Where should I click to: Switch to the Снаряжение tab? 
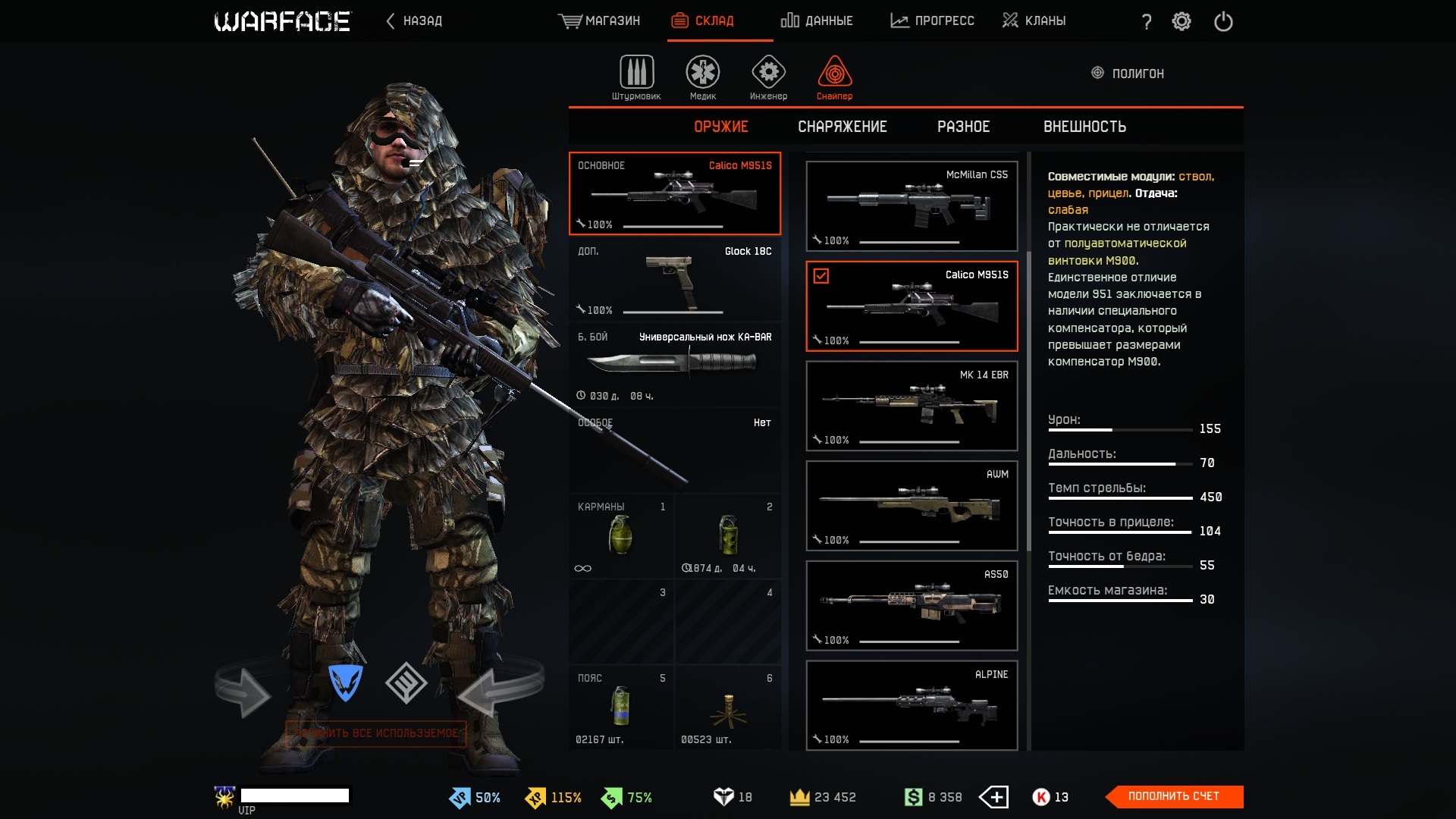pos(842,127)
